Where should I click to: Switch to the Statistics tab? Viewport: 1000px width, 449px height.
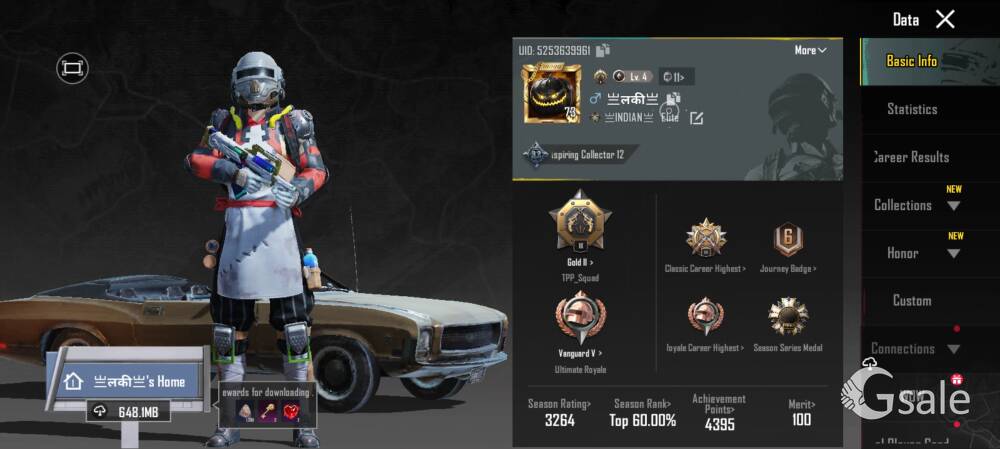click(x=912, y=109)
